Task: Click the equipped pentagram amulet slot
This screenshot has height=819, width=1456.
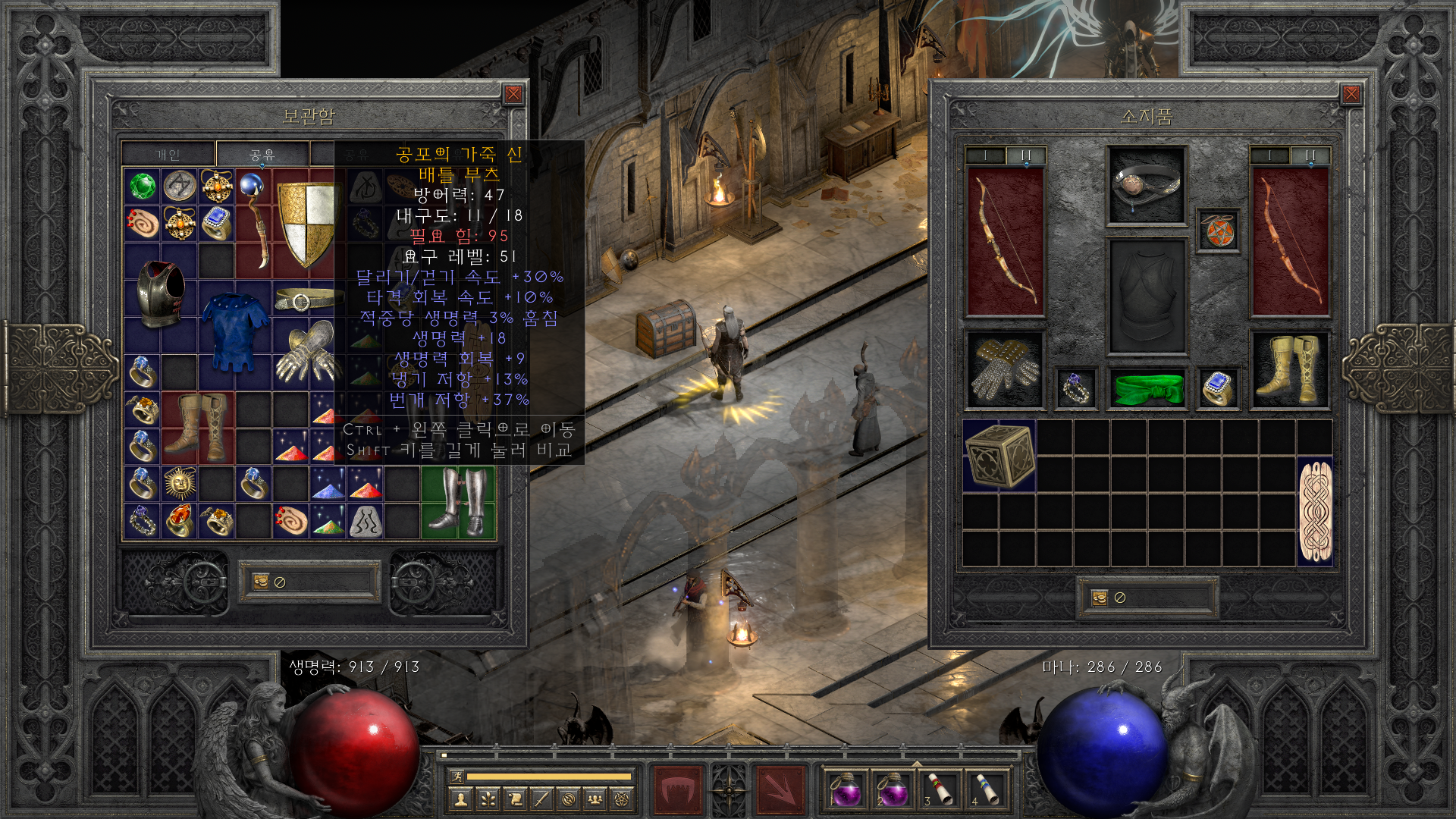Action: (x=1219, y=231)
